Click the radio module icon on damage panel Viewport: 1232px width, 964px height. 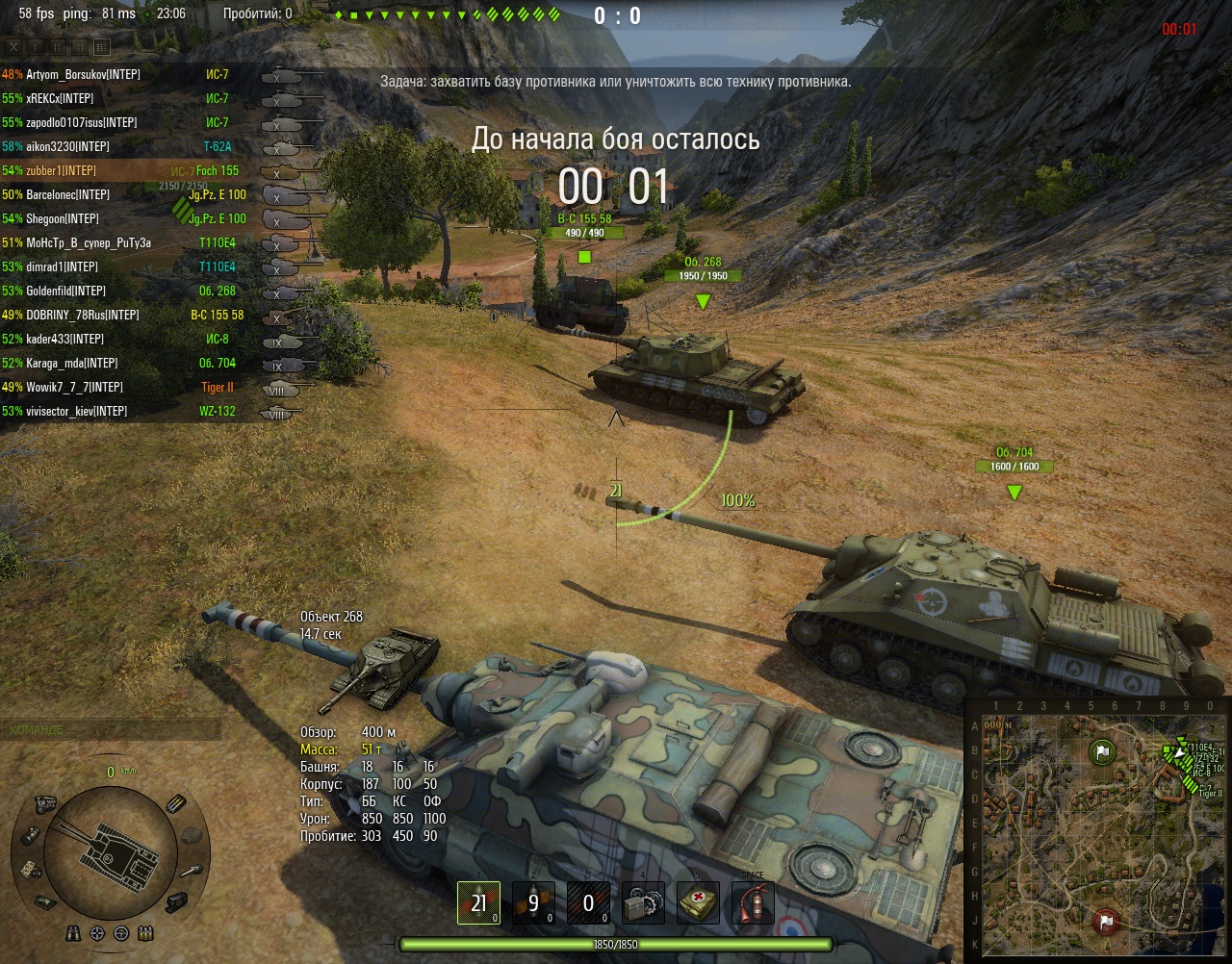click(x=30, y=868)
